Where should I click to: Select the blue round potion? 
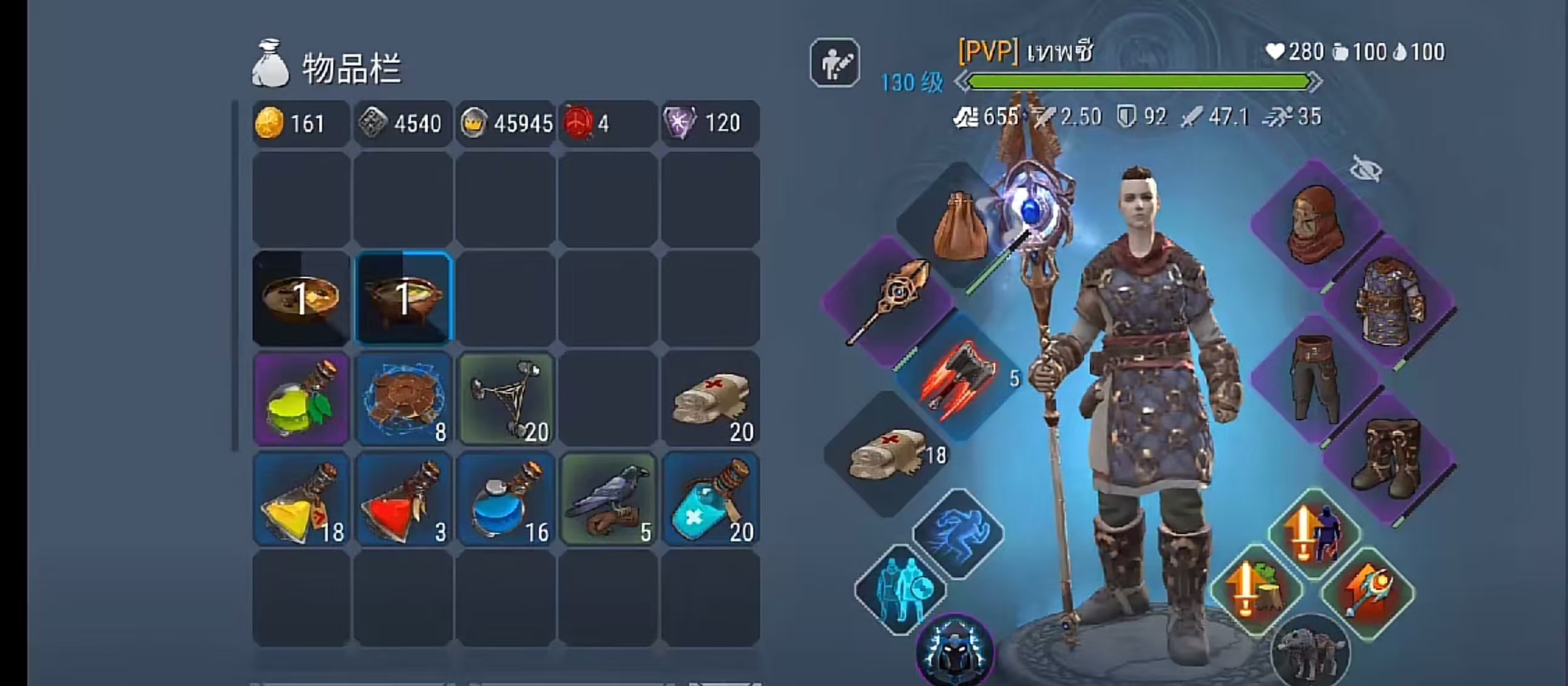505,500
